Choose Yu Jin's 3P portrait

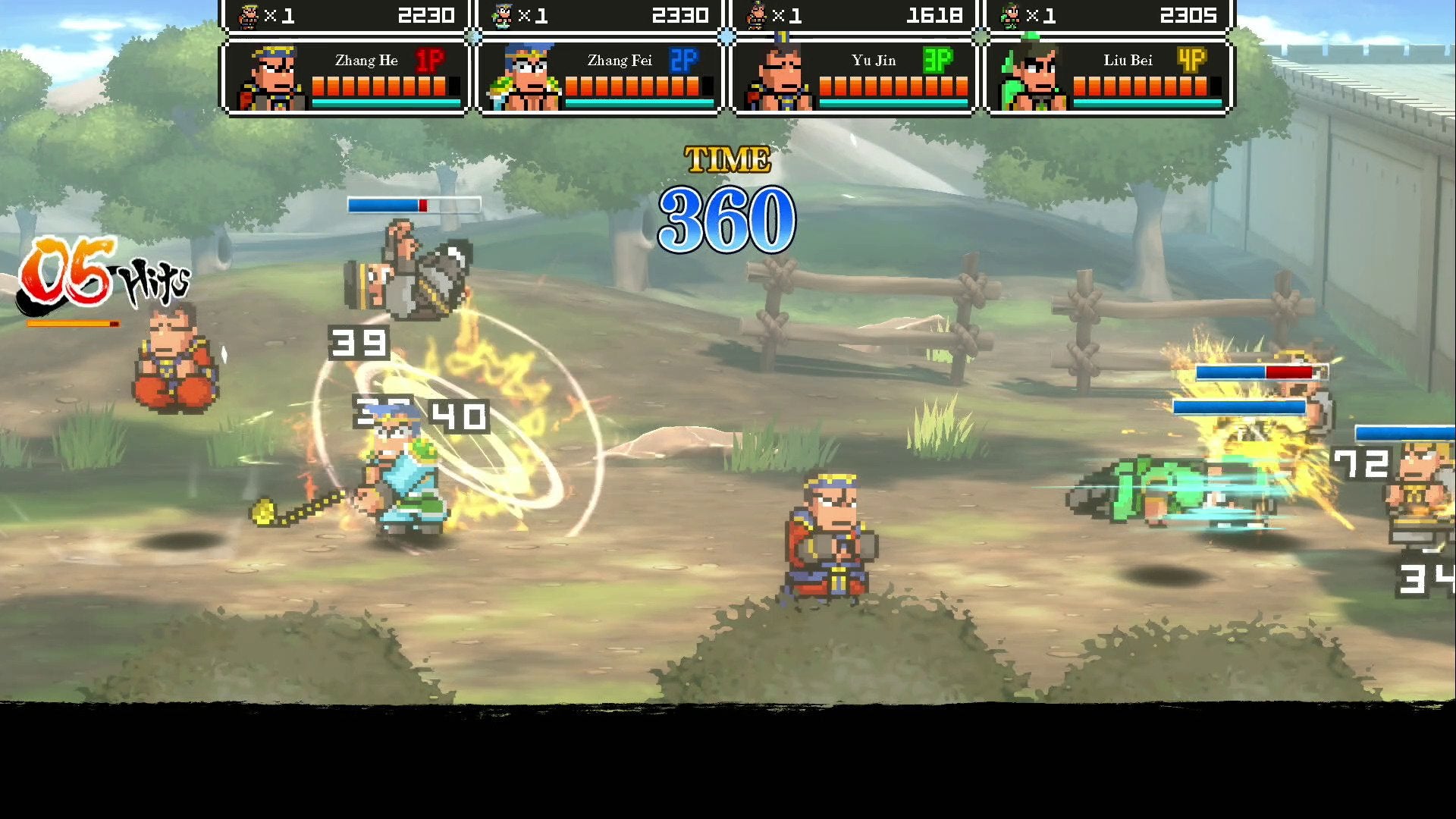click(778, 78)
